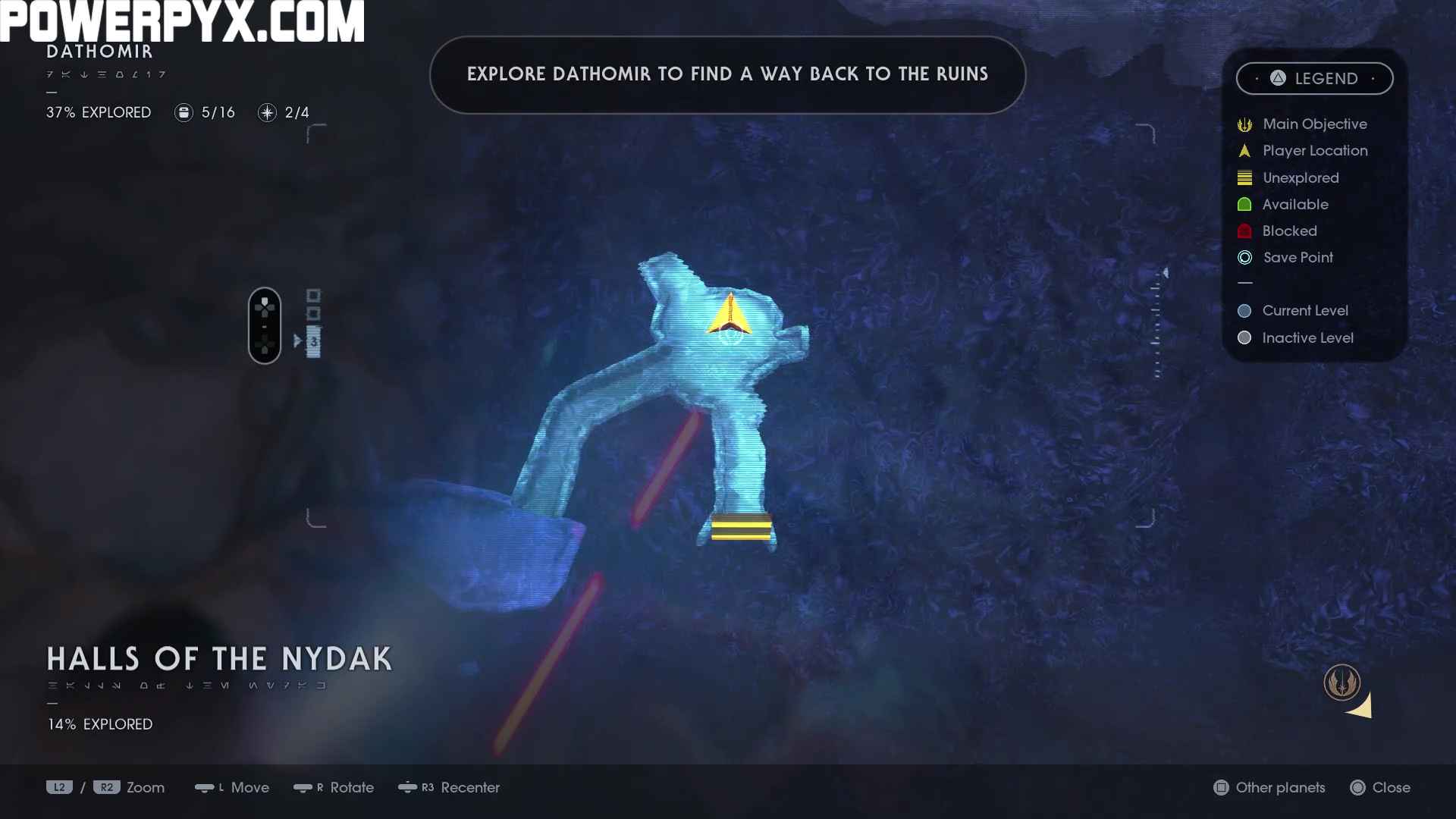
Task: Click the Jedi Order main objective compass icon
Action: click(x=1341, y=682)
